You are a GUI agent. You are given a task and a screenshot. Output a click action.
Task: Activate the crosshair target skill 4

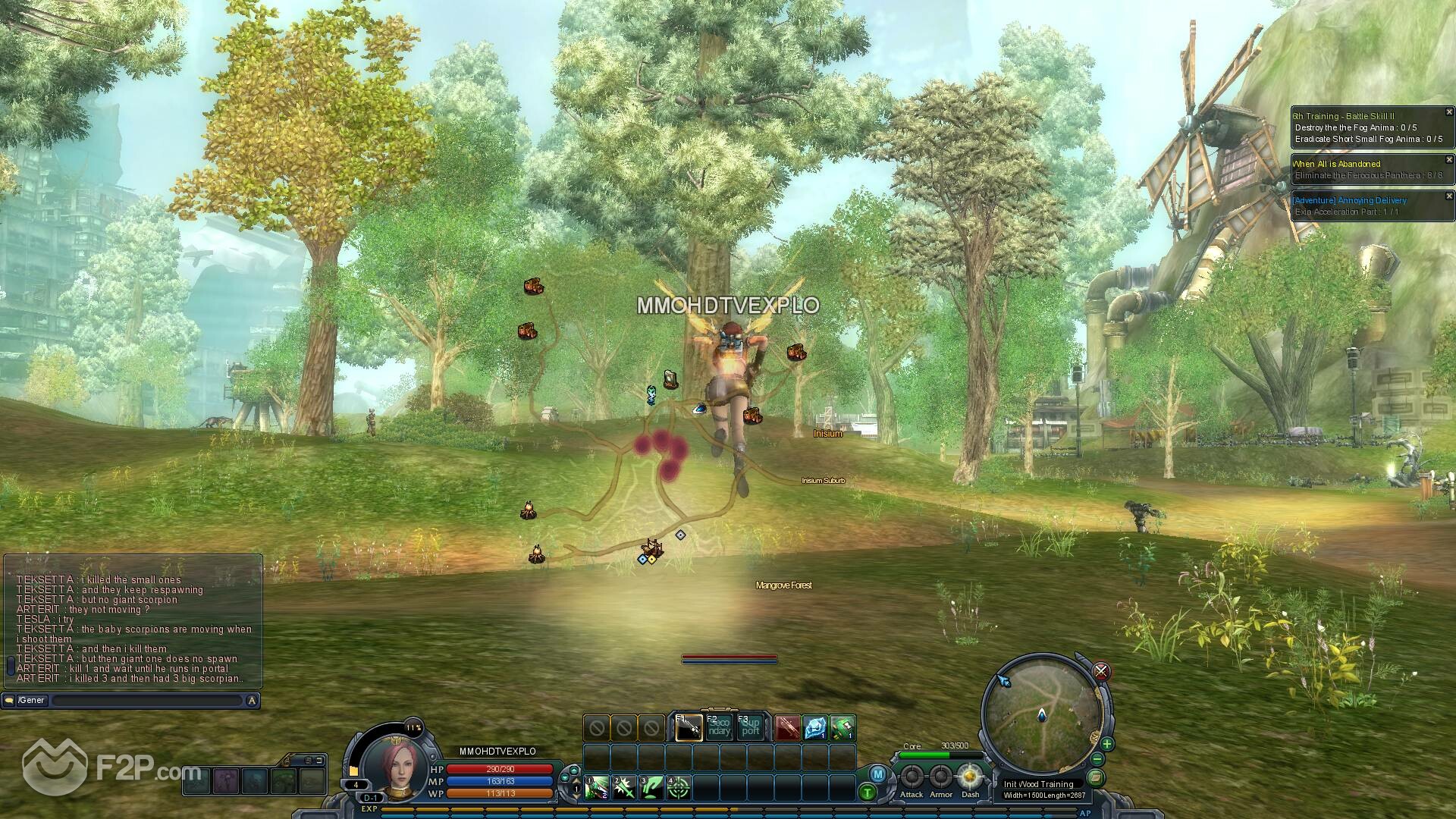679,788
